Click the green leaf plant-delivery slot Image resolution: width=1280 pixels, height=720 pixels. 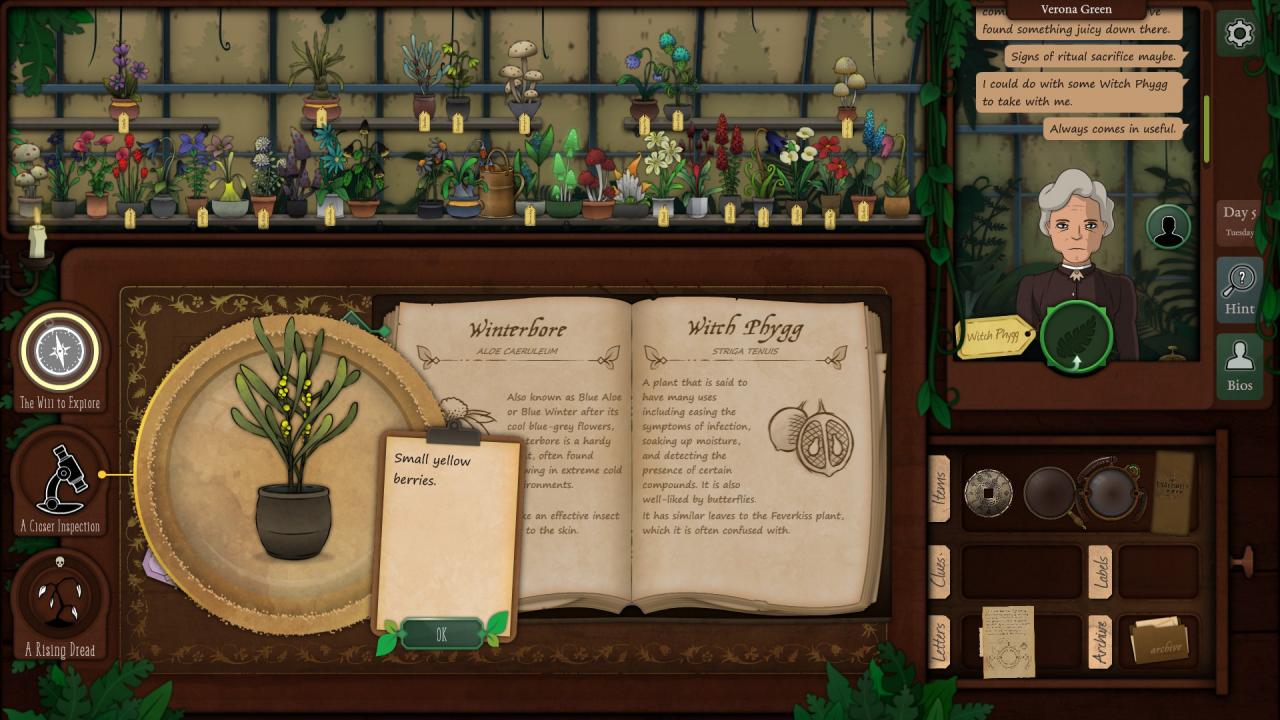click(1076, 336)
